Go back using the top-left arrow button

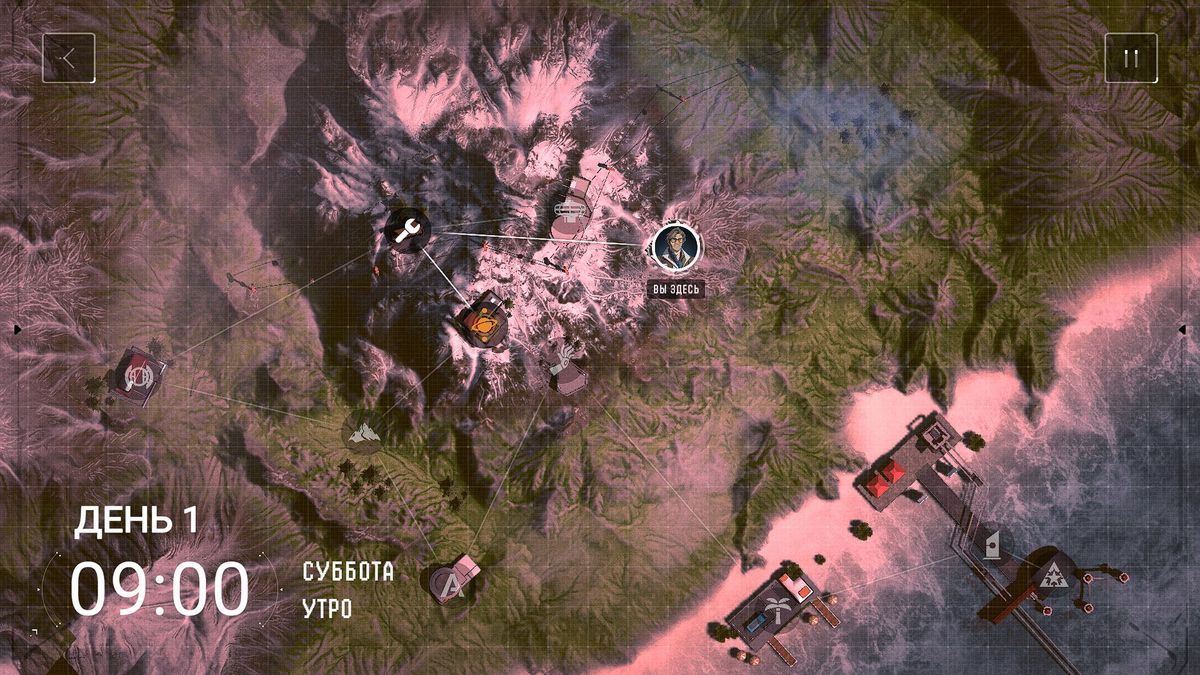69,58
